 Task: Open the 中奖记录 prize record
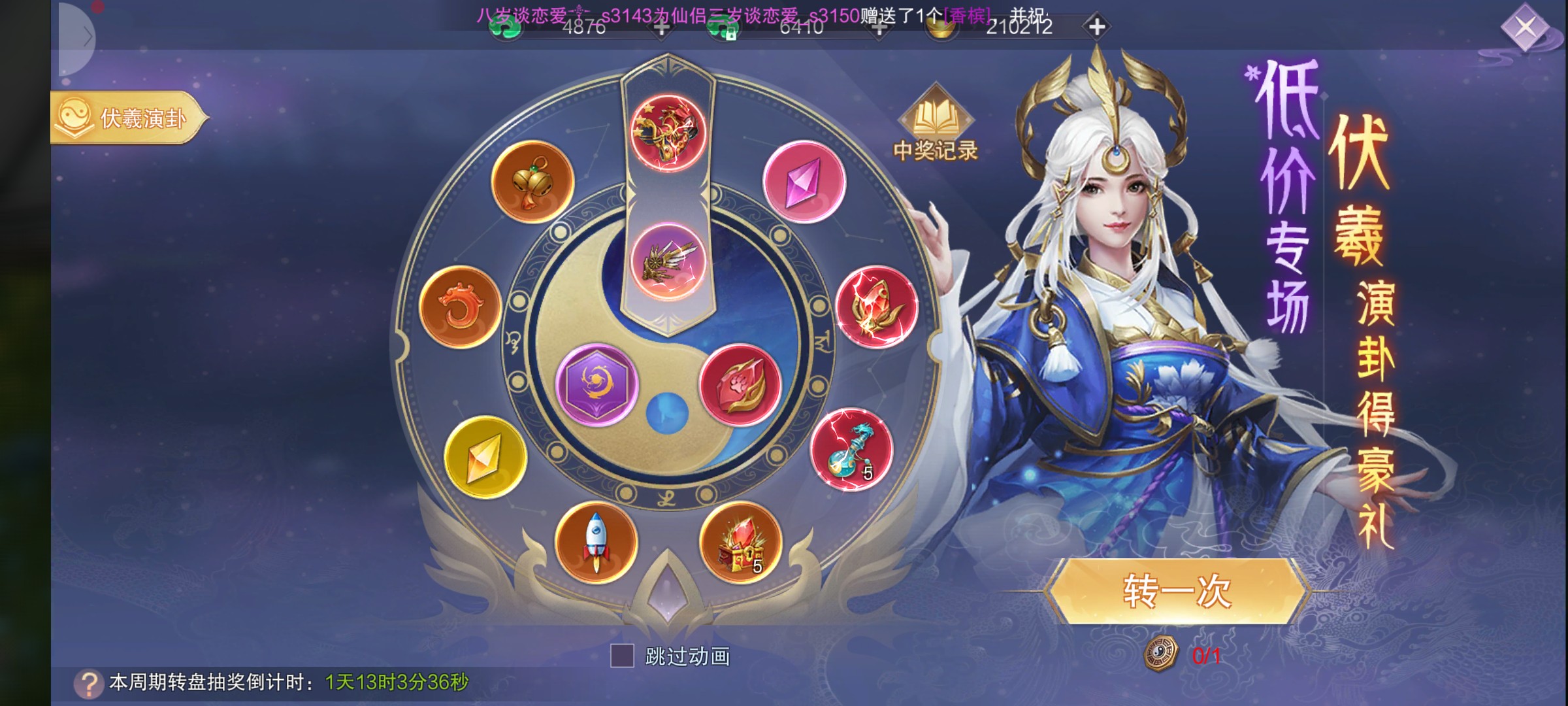click(935, 126)
